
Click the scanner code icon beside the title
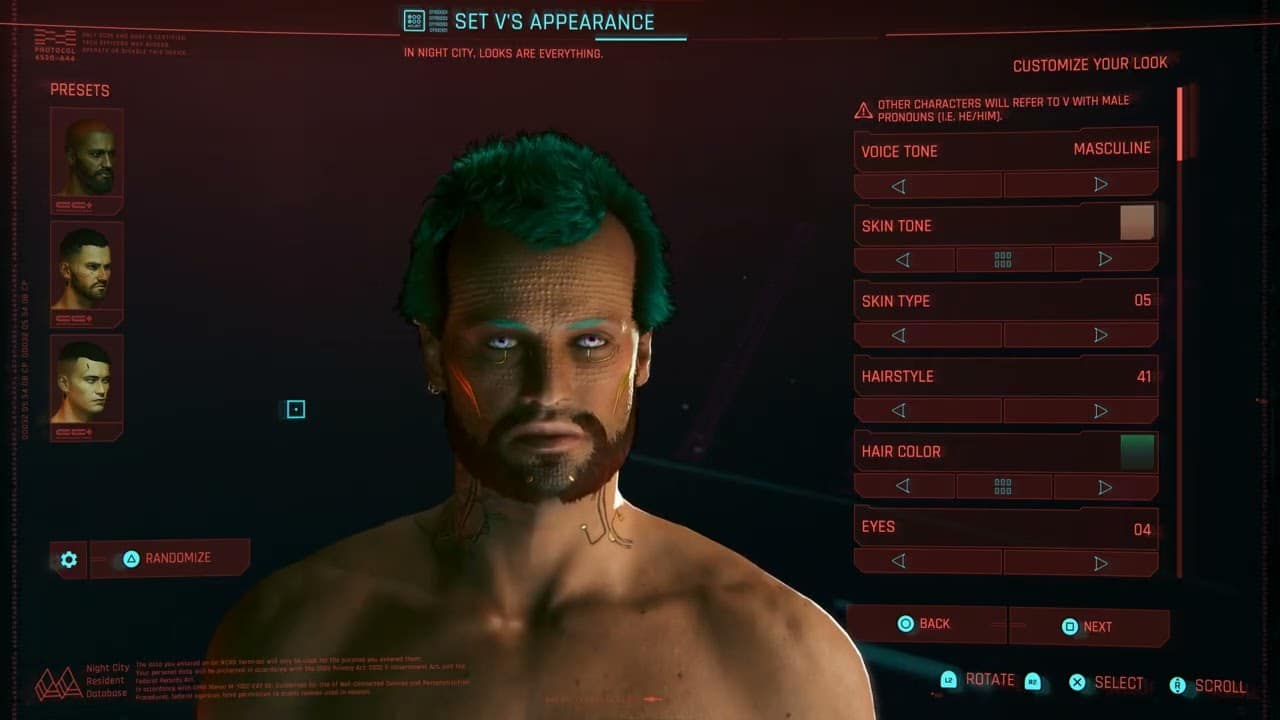(x=413, y=20)
